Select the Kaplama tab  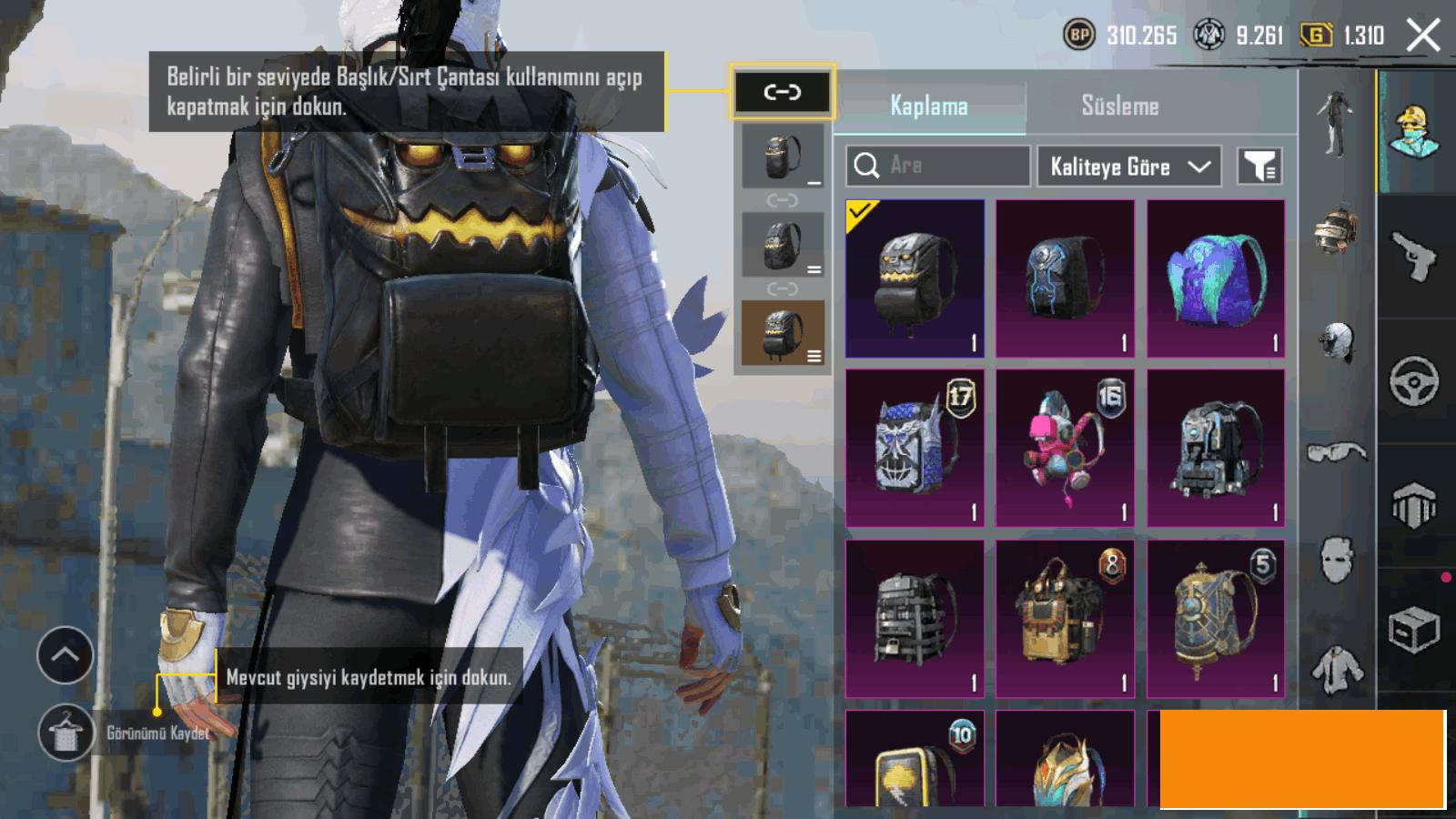(x=928, y=106)
